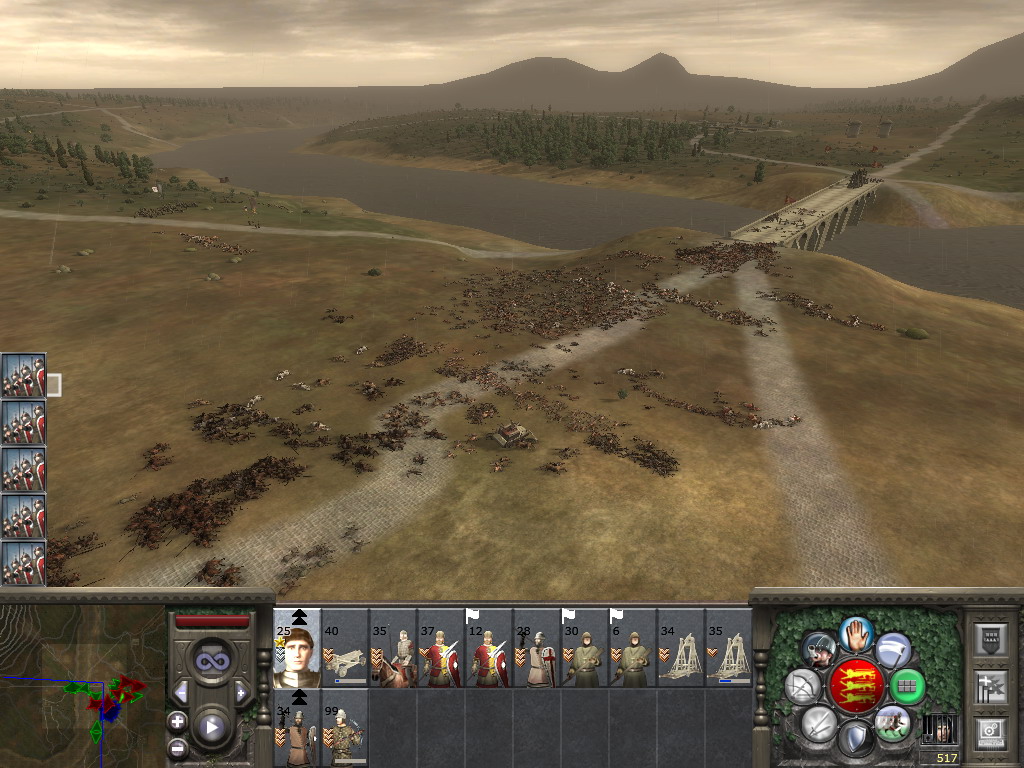The width and height of the screenshot is (1024, 768).
Task: Toggle run mode with the galloping horse icon
Action: (891, 723)
